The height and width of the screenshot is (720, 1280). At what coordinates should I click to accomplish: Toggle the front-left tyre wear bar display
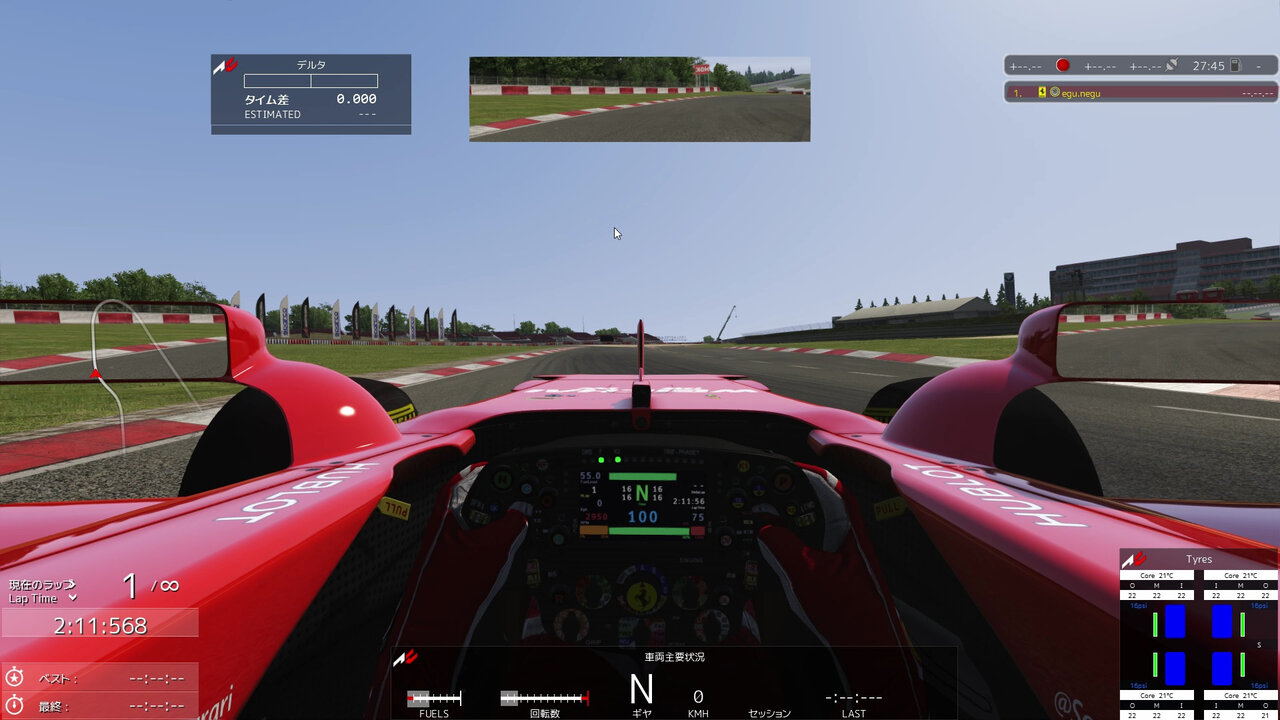click(x=1155, y=624)
